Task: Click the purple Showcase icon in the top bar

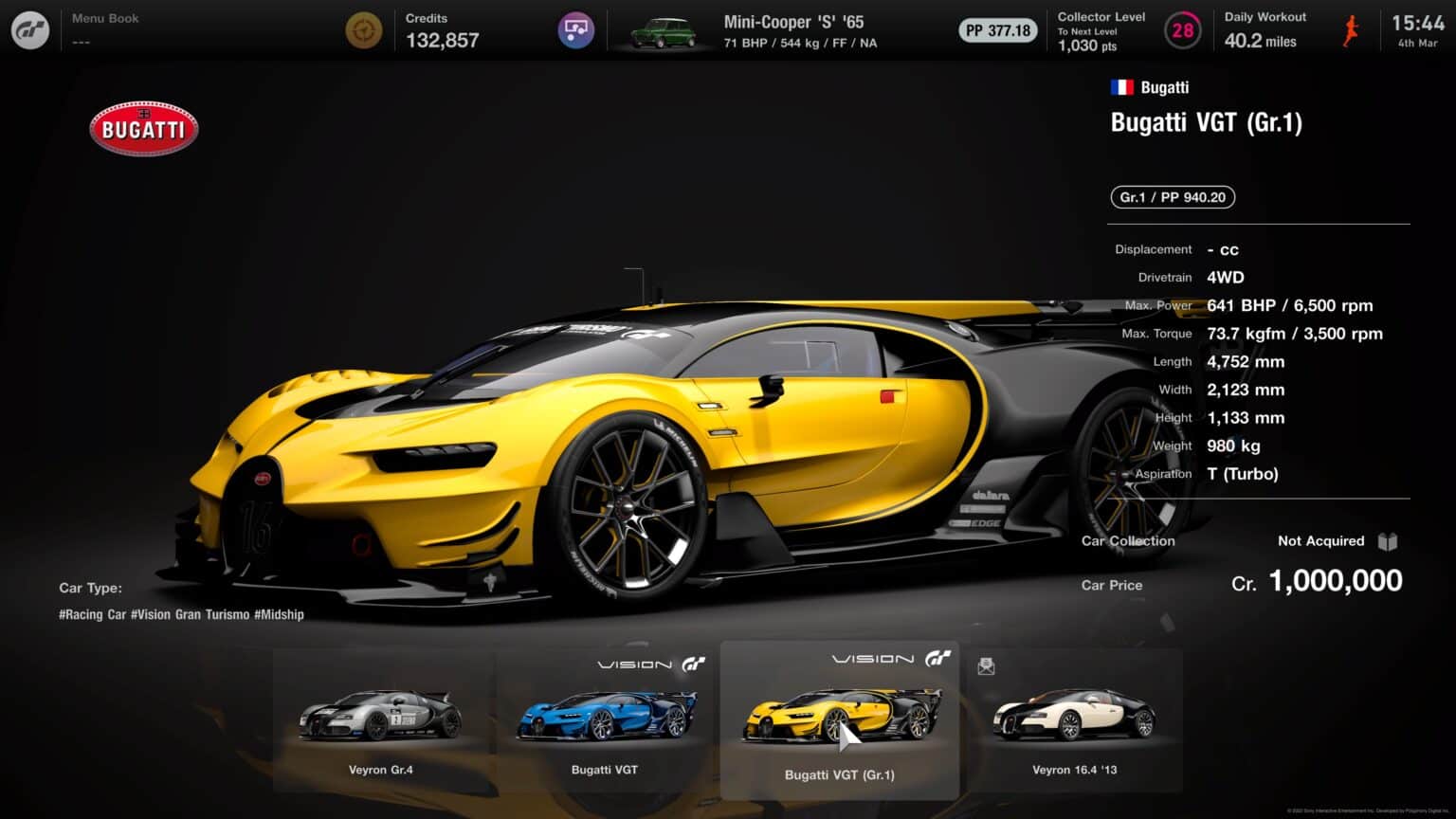Action: [x=576, y=29]
